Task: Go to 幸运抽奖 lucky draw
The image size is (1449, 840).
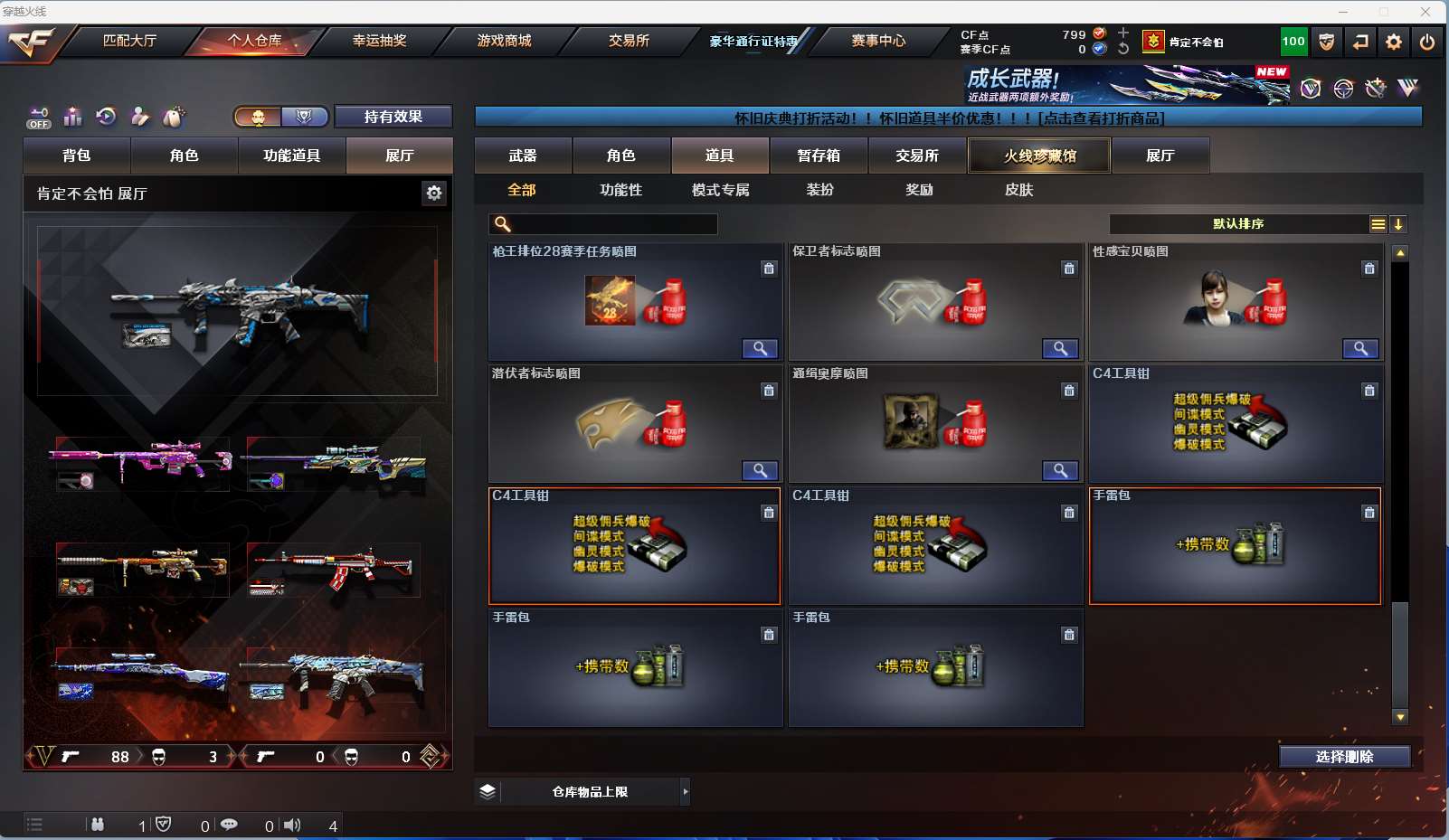Action: 379,41
